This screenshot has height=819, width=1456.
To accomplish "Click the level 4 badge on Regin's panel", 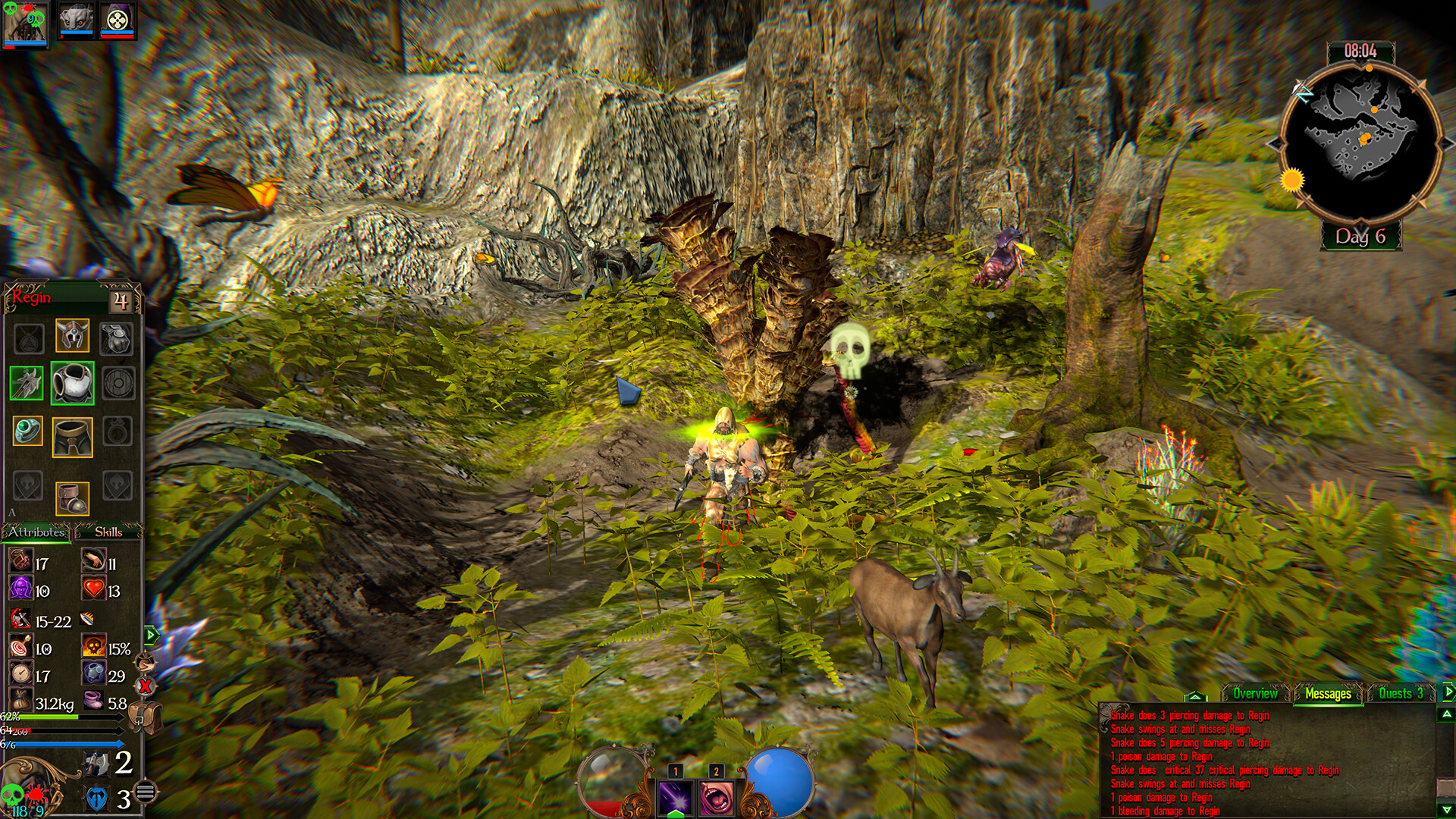I will tap(121, 300).
